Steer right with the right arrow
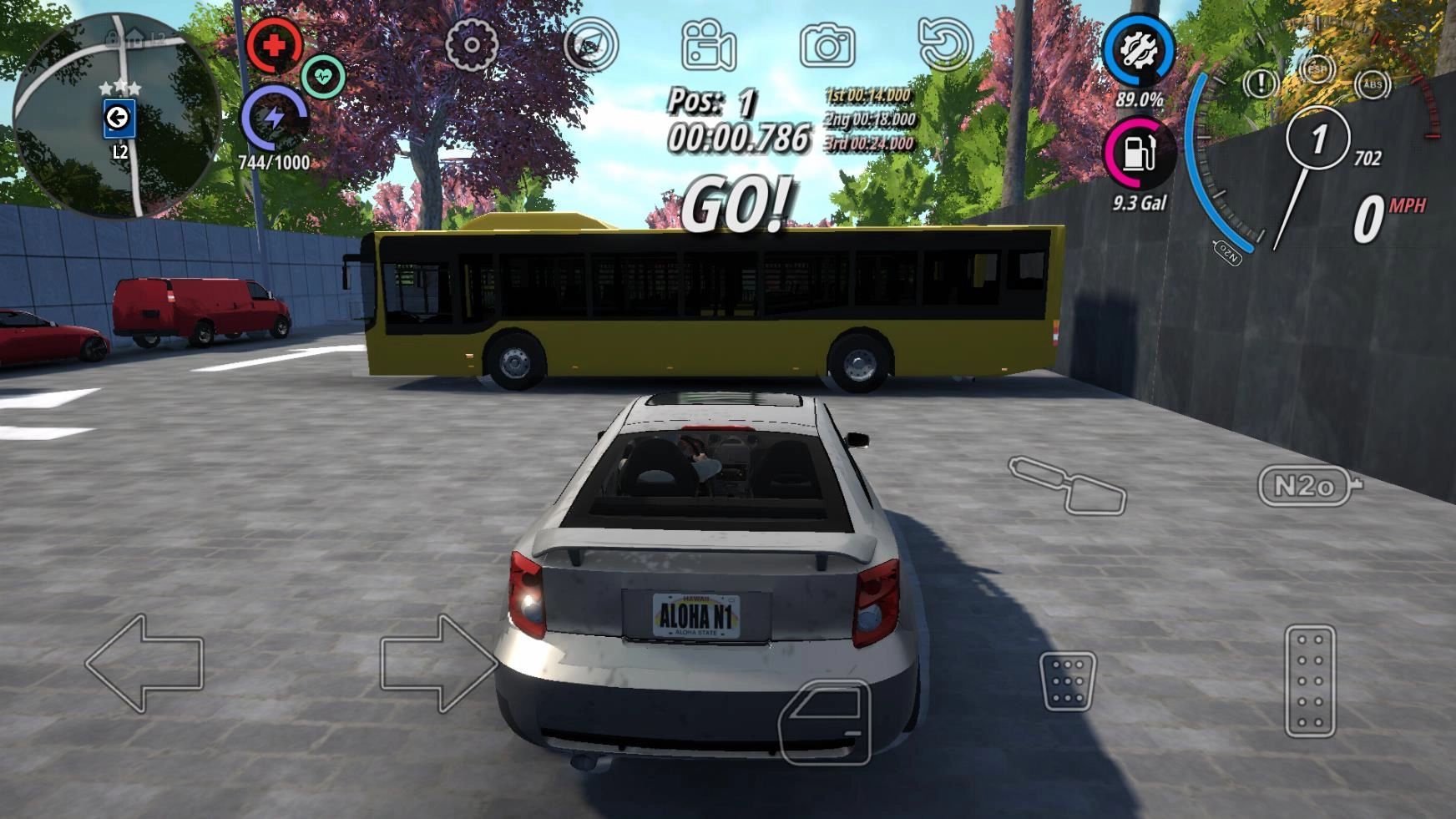 click(437, 663)
